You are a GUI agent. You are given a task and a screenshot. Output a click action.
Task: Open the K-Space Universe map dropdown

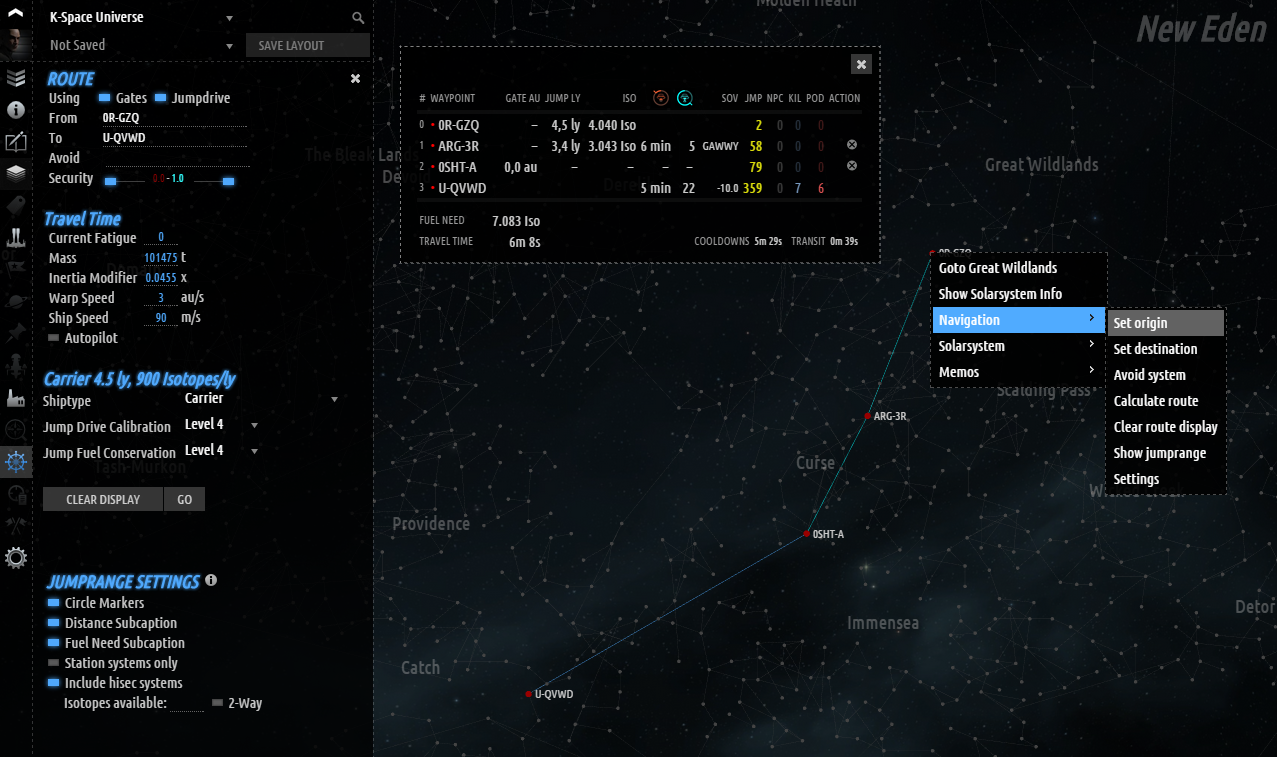point(140,18)
